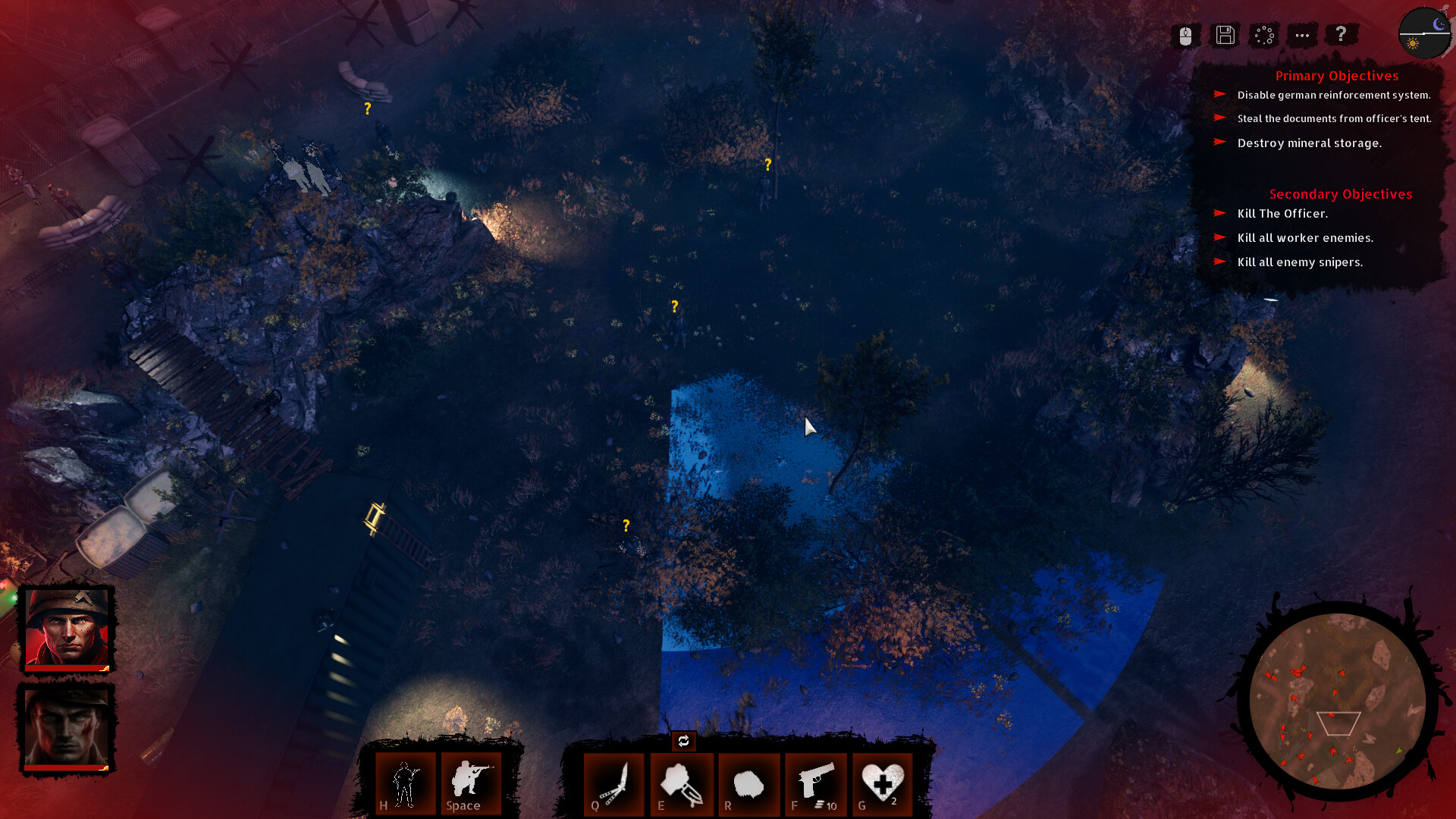Select the top soldier portrait
Image resolution: width=1456 pixels, height=819 pixels.
tap(67, 628)
